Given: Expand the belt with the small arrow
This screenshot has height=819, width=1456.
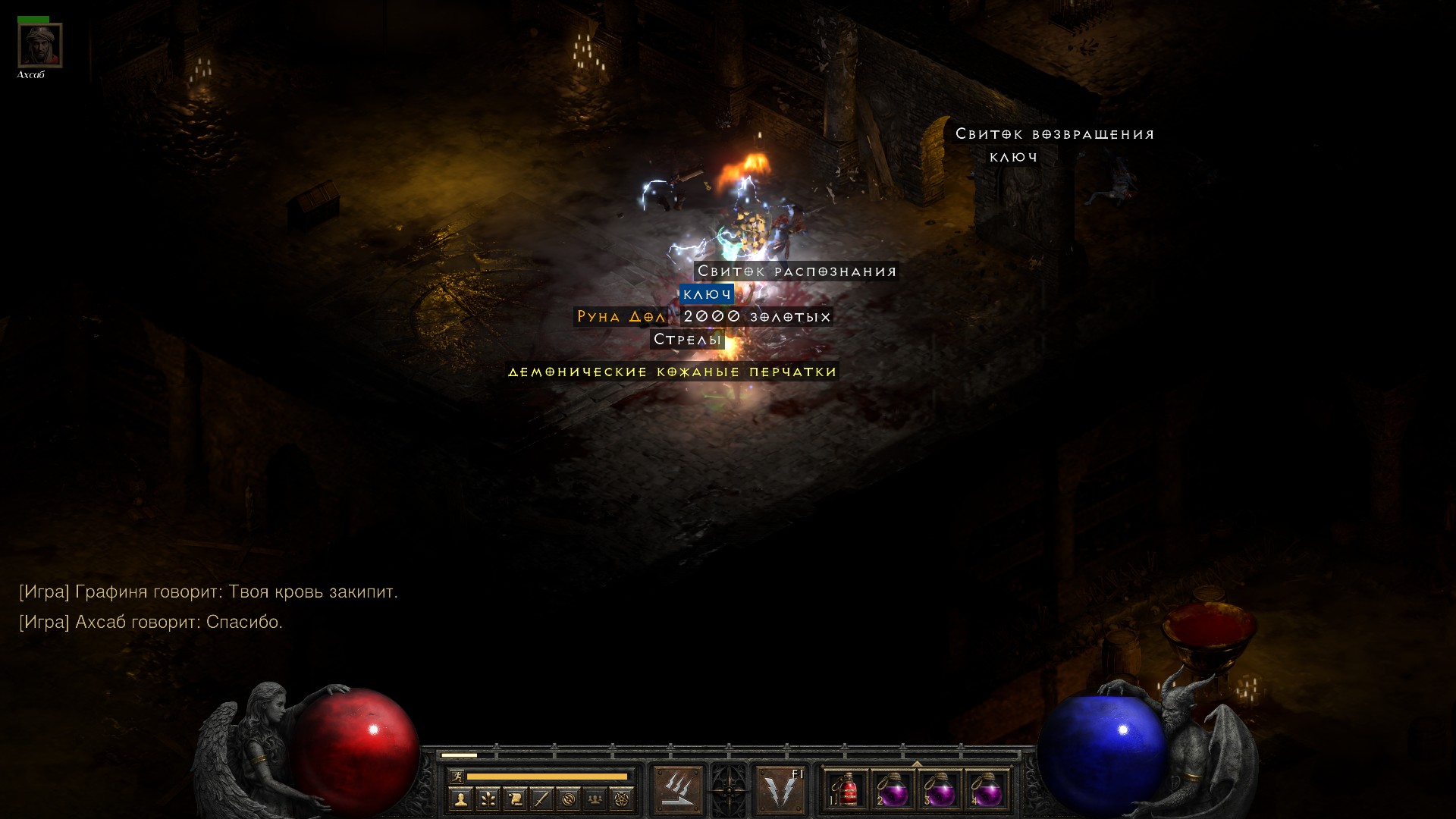Looking at the screenshot, I should point(917,764).
